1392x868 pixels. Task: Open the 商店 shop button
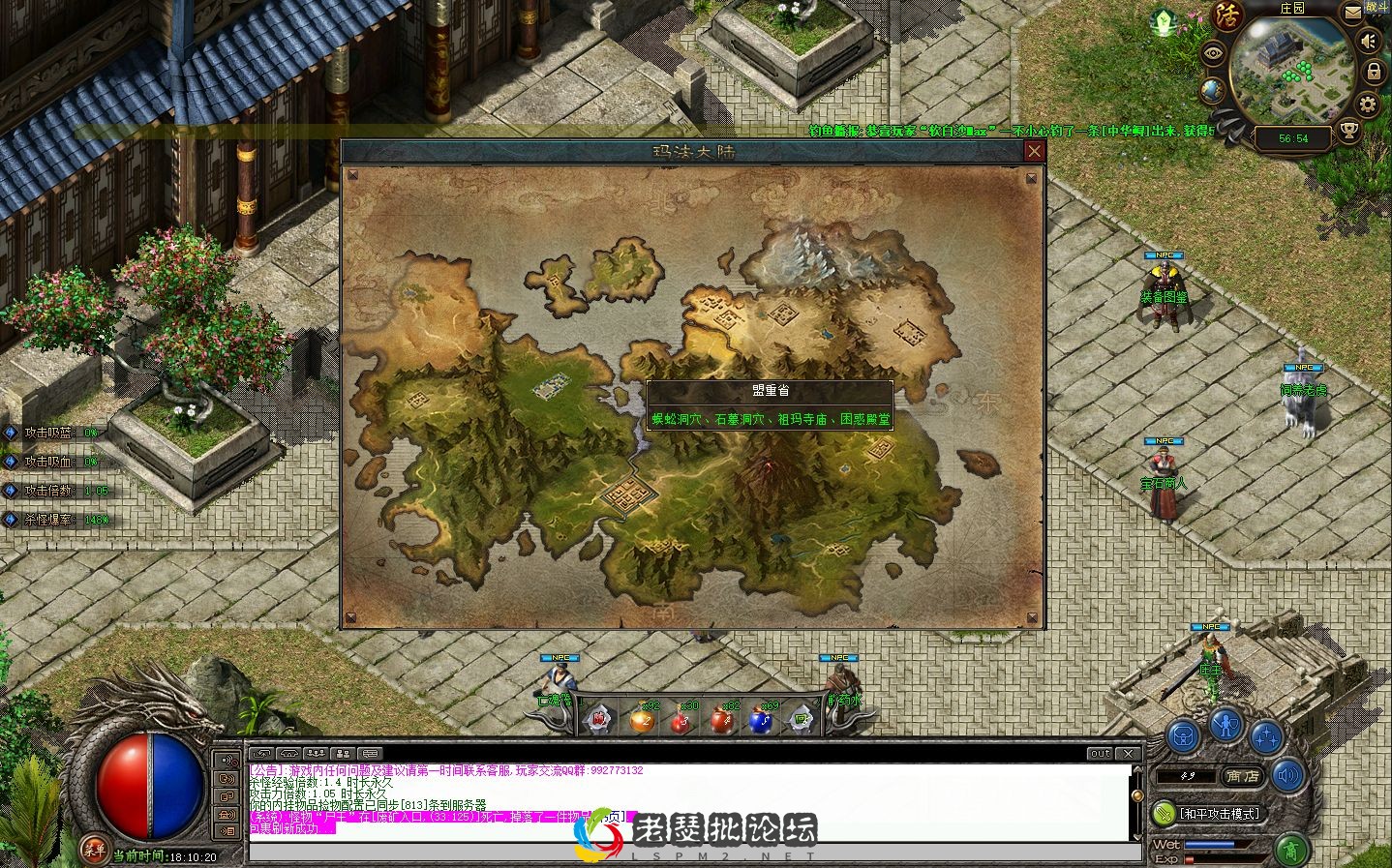coord(1242,776)
